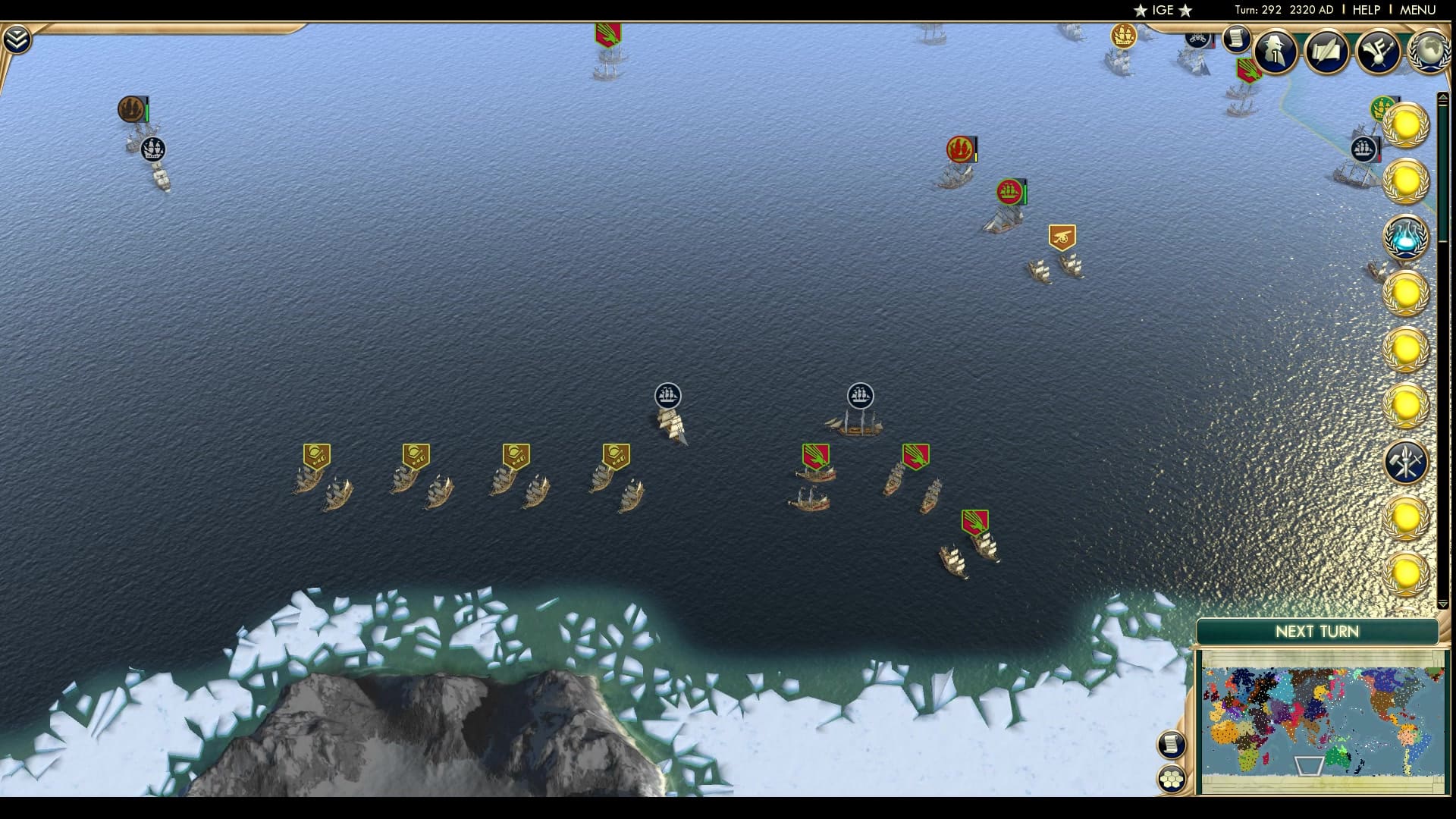Select the red frigate flag near the ice

pos(975,521)
